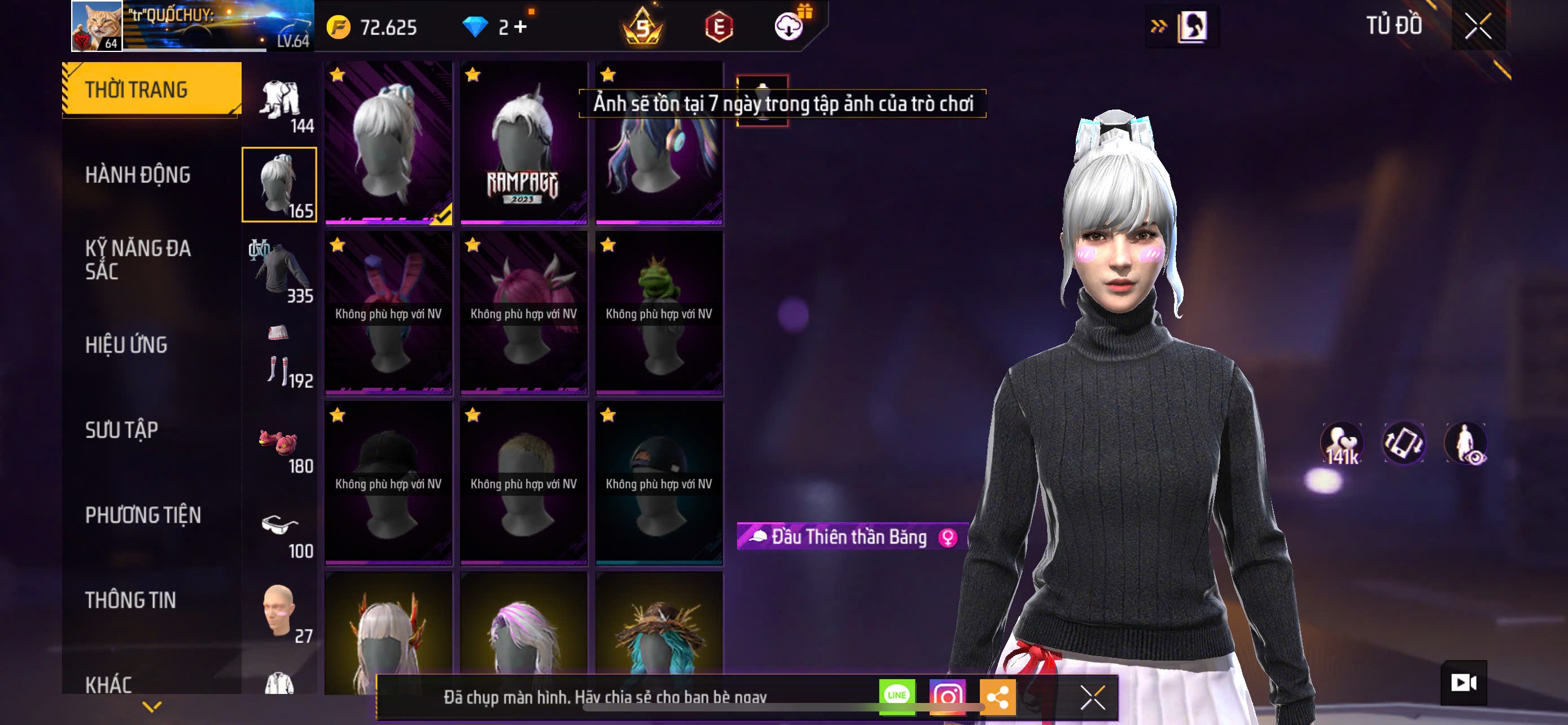This screenshot has height=725, width=1568.
Task: Close the TỦ ĐỒ wardrobe screen
Action: point(1477,27)
